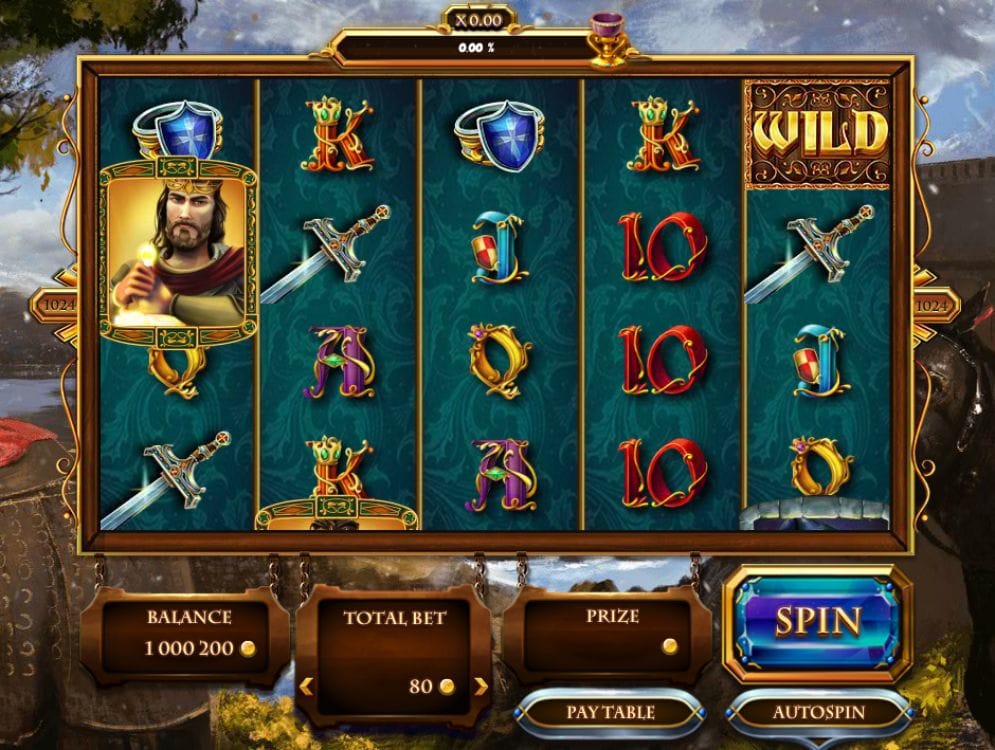Spin the reels with the SPIN button

click(x=818, y=622)
